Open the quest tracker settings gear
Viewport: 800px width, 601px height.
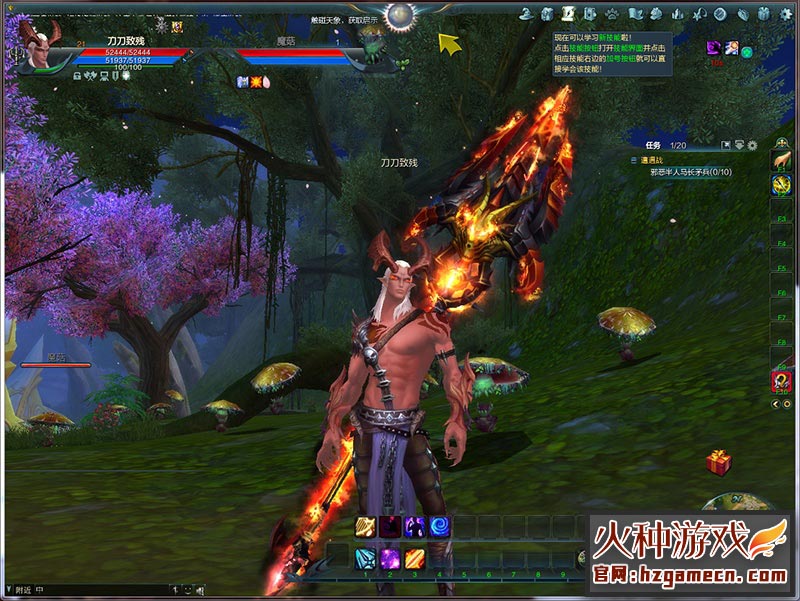coord(752,146)
